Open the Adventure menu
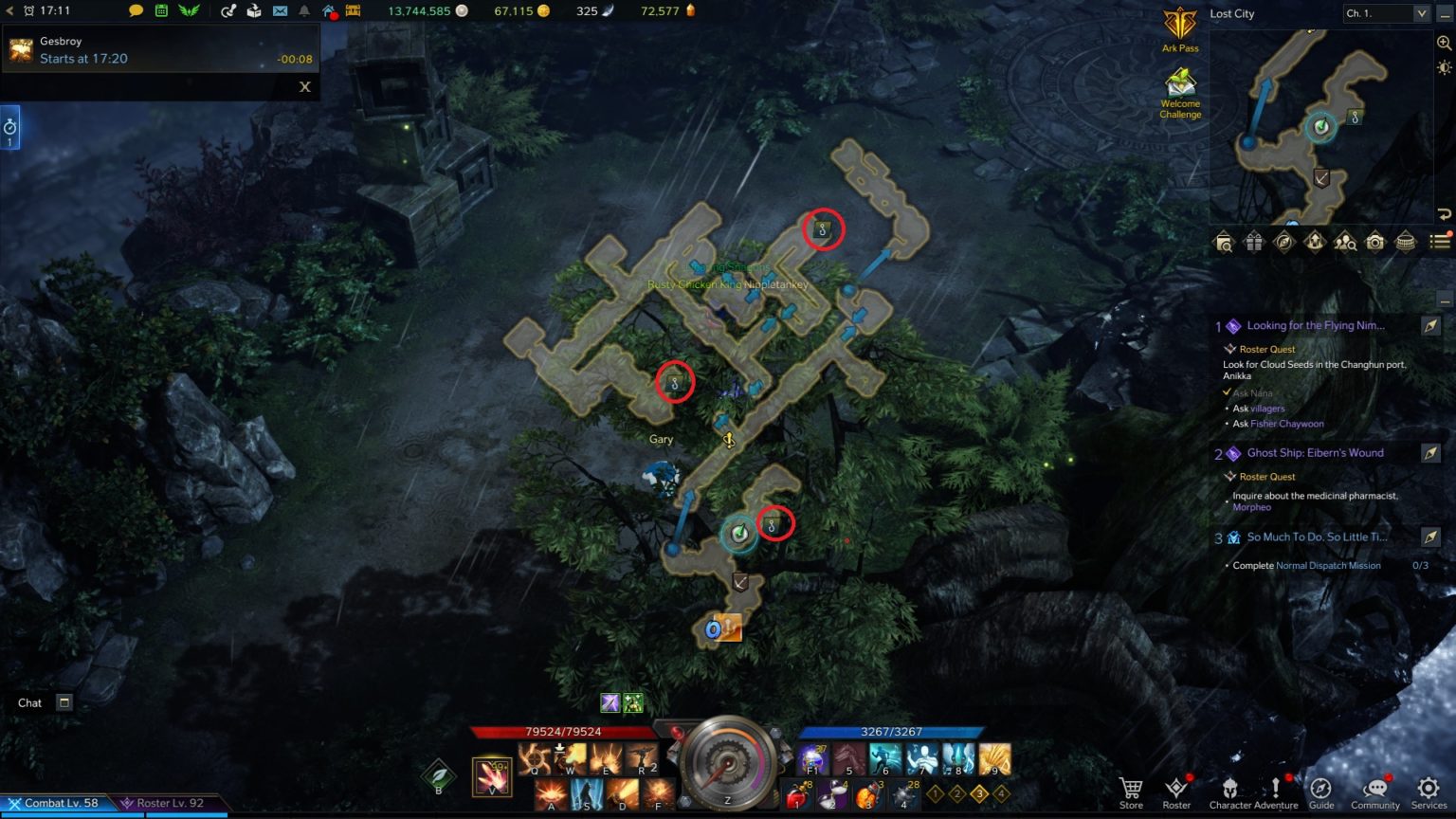Viewport: 1456px width, 819px height. click(x=1276, y=792)
